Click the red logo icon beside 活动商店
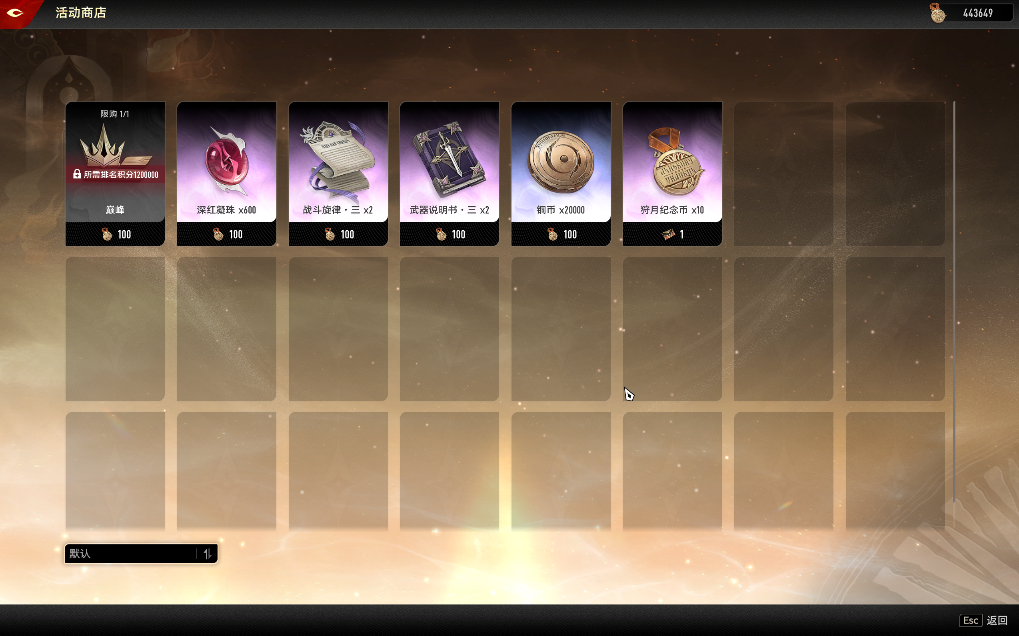Viewport: 1019px width, 636px height. (x=17, y=13)
